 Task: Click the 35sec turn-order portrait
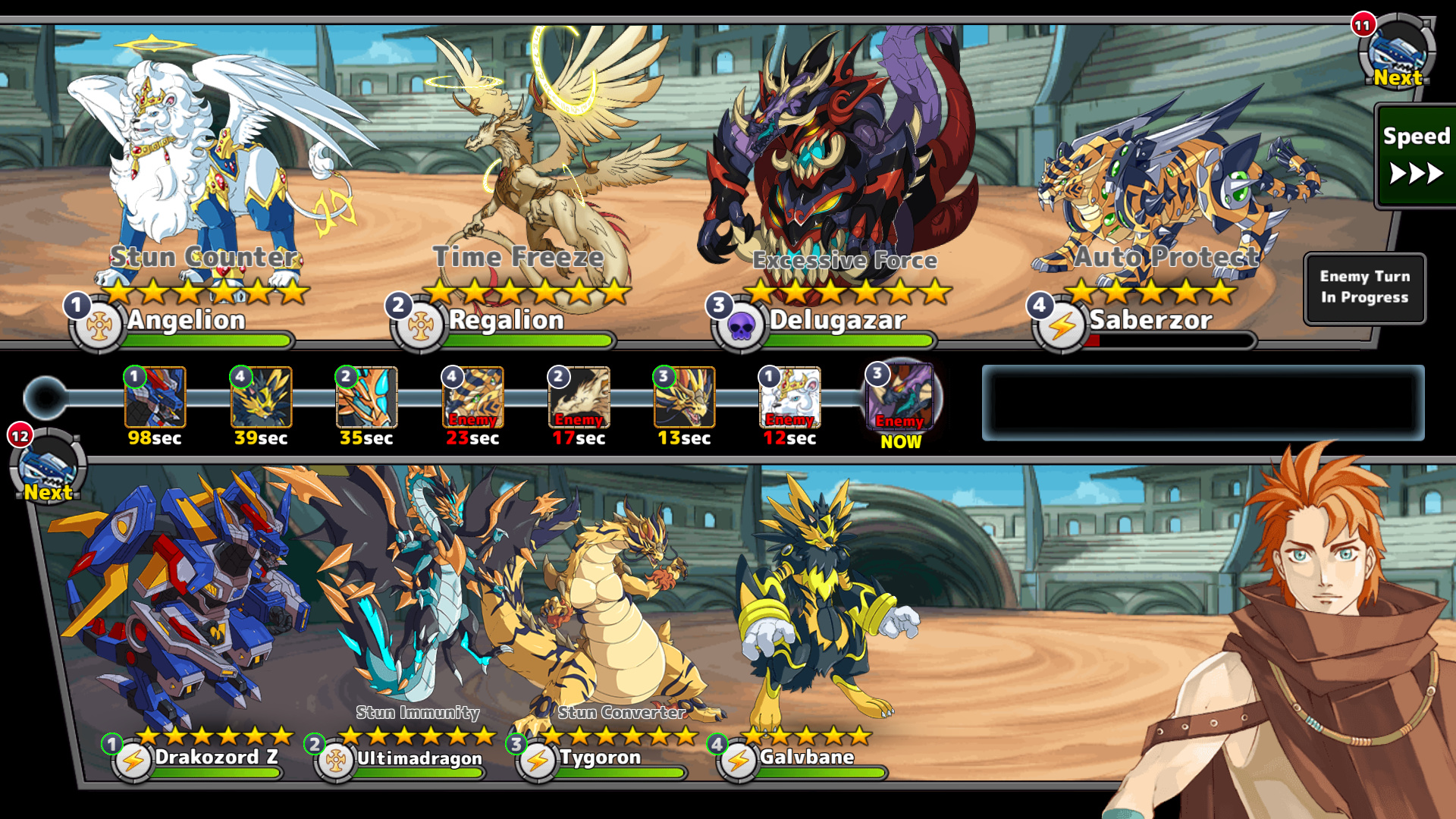366,397
